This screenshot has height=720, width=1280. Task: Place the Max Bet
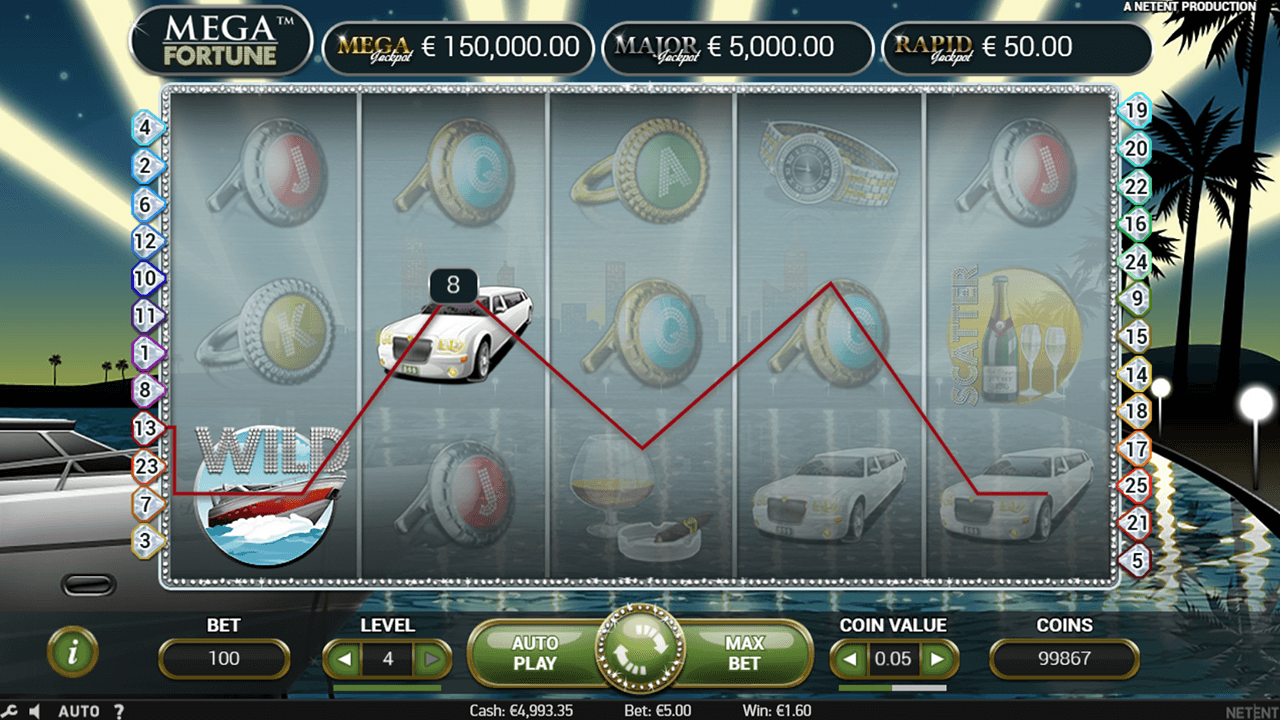[744, 653]
